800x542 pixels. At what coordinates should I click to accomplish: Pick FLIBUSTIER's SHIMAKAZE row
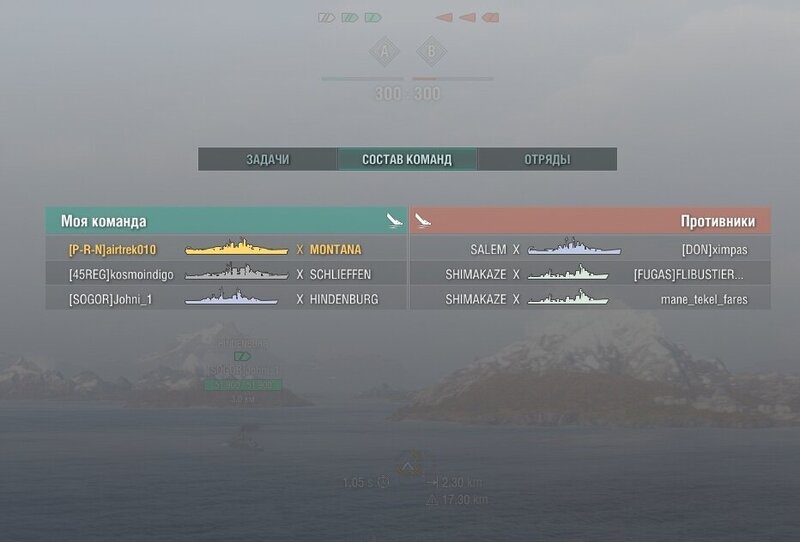click(x=591, y=274)
